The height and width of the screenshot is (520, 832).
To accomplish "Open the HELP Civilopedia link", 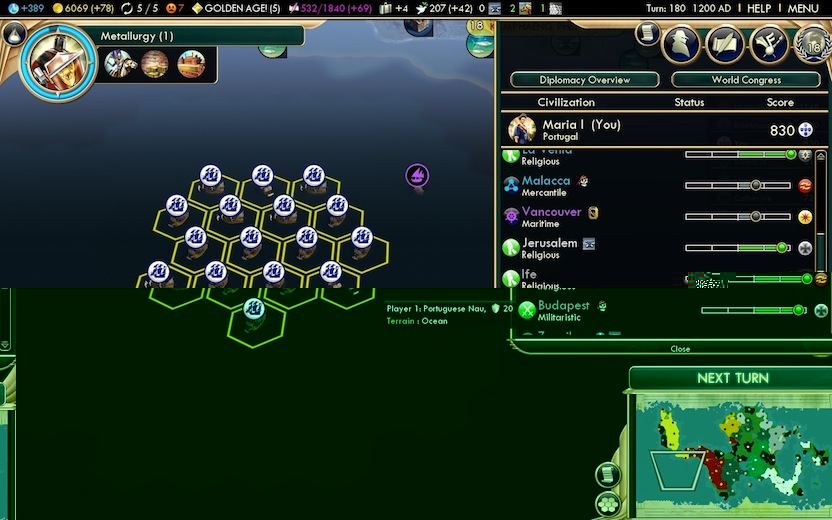I will click(759, 8).
